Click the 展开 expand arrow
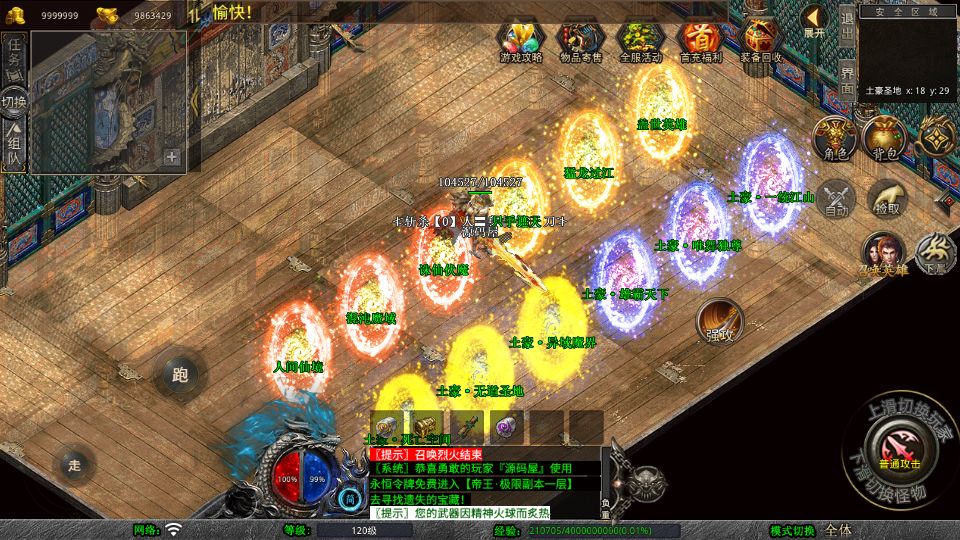This screenshot has height=540, width=960. 814,21
